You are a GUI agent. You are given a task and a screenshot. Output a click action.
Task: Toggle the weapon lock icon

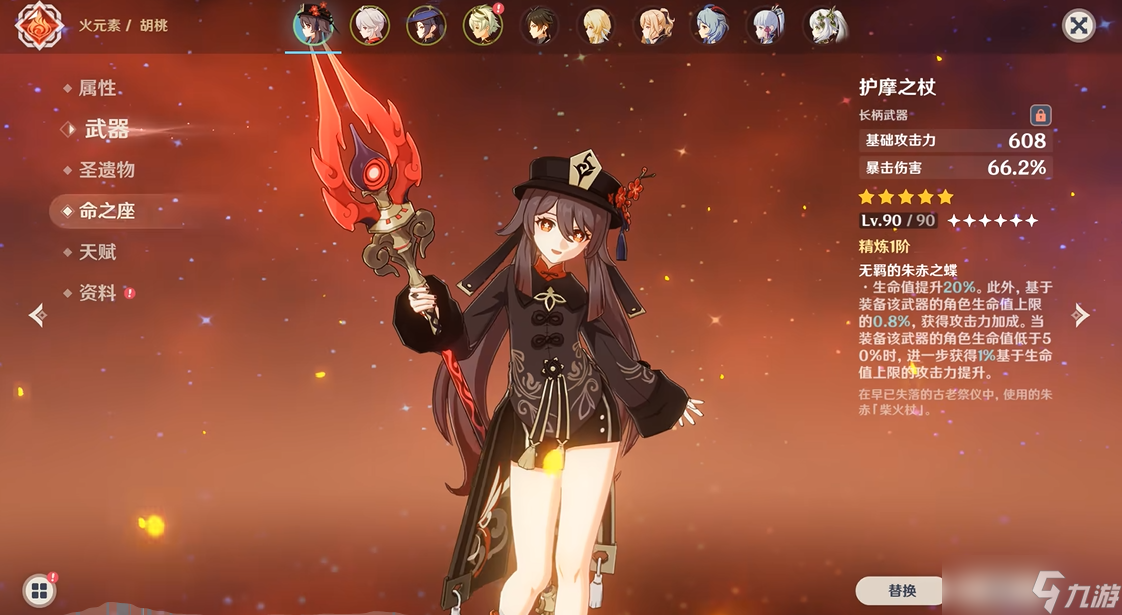[x=1040, y=115]
